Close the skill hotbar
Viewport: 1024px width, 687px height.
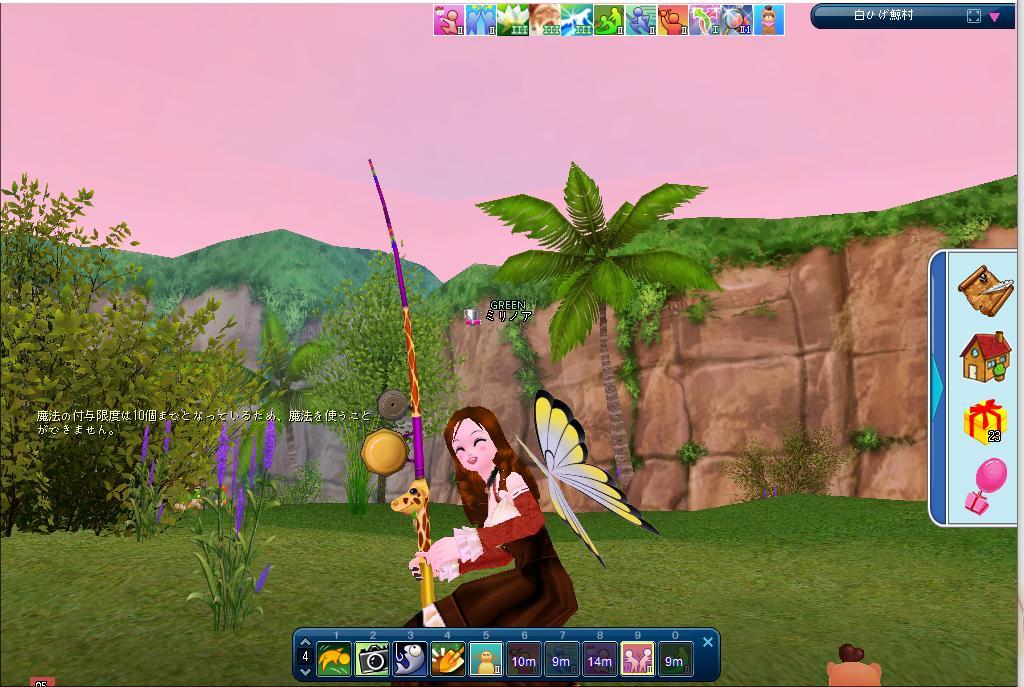[x=708, y=642]
